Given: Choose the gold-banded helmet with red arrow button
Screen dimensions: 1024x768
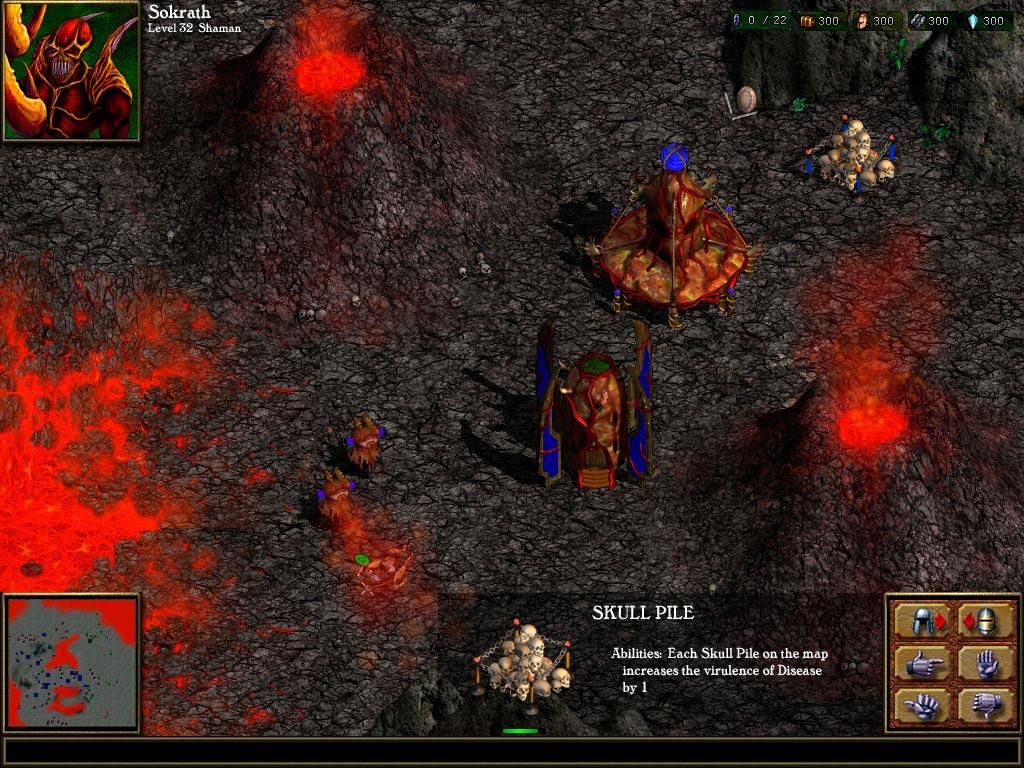Looking at the screenshot, I should pos(984,621).
